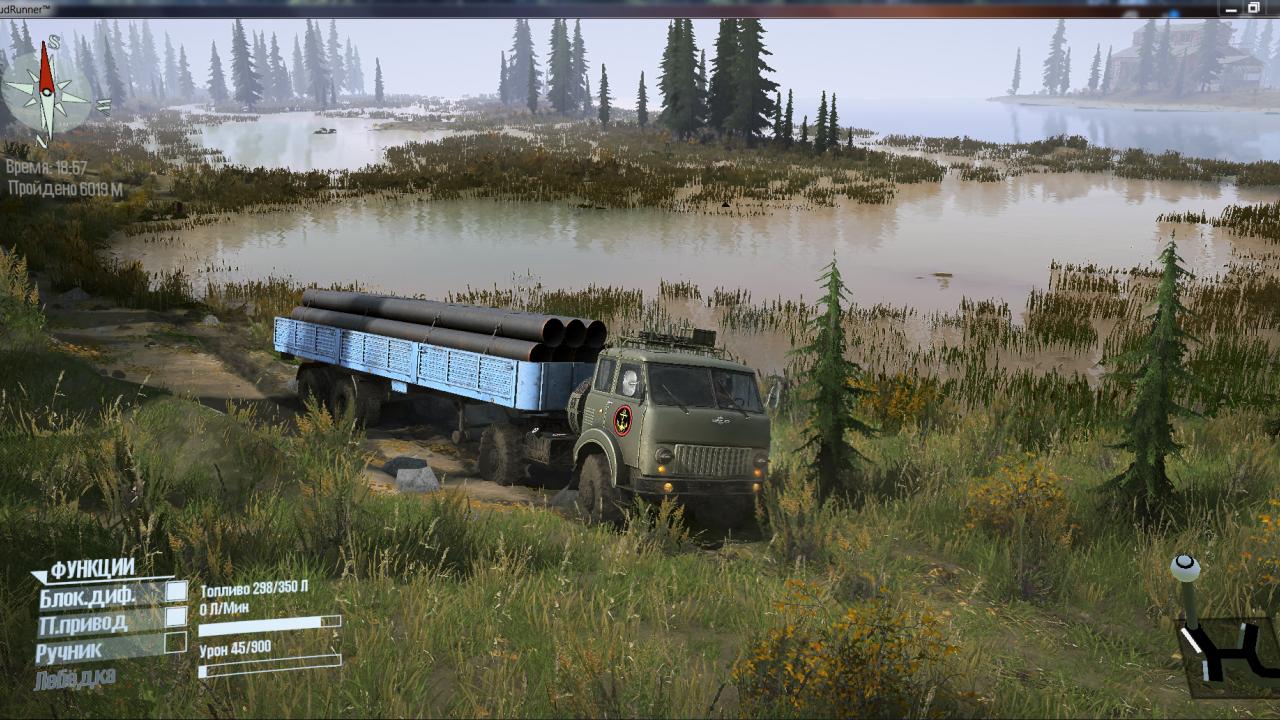
Task: Select the Лебедка winch function
Action: (x=75, y=679)
